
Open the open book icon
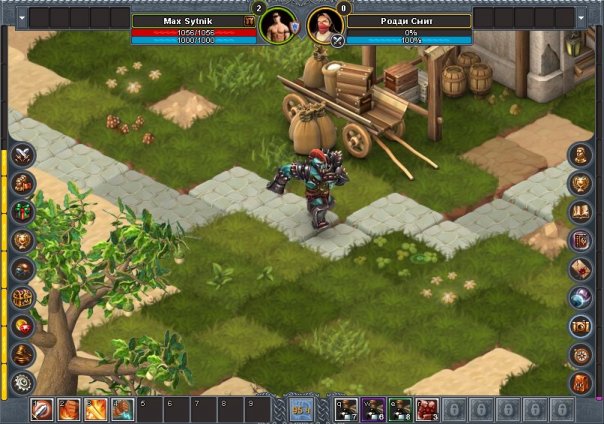581,211
